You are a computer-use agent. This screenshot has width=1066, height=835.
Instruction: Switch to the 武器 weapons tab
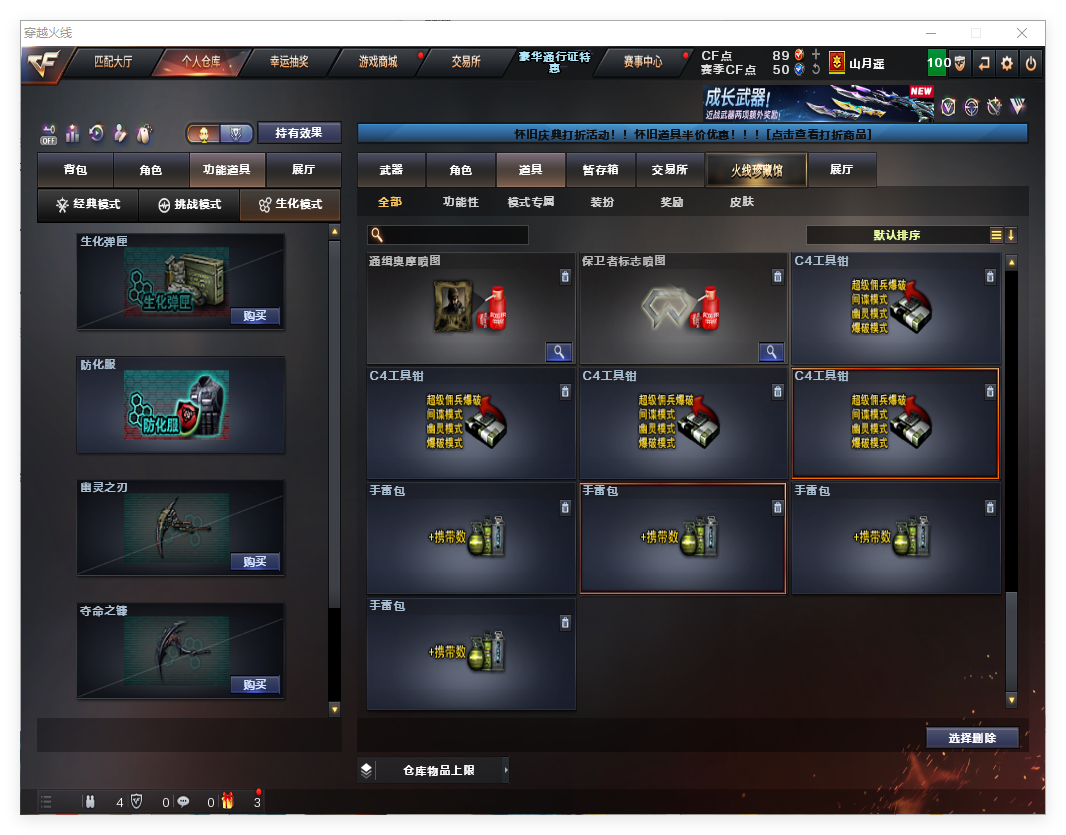point(391,170)
